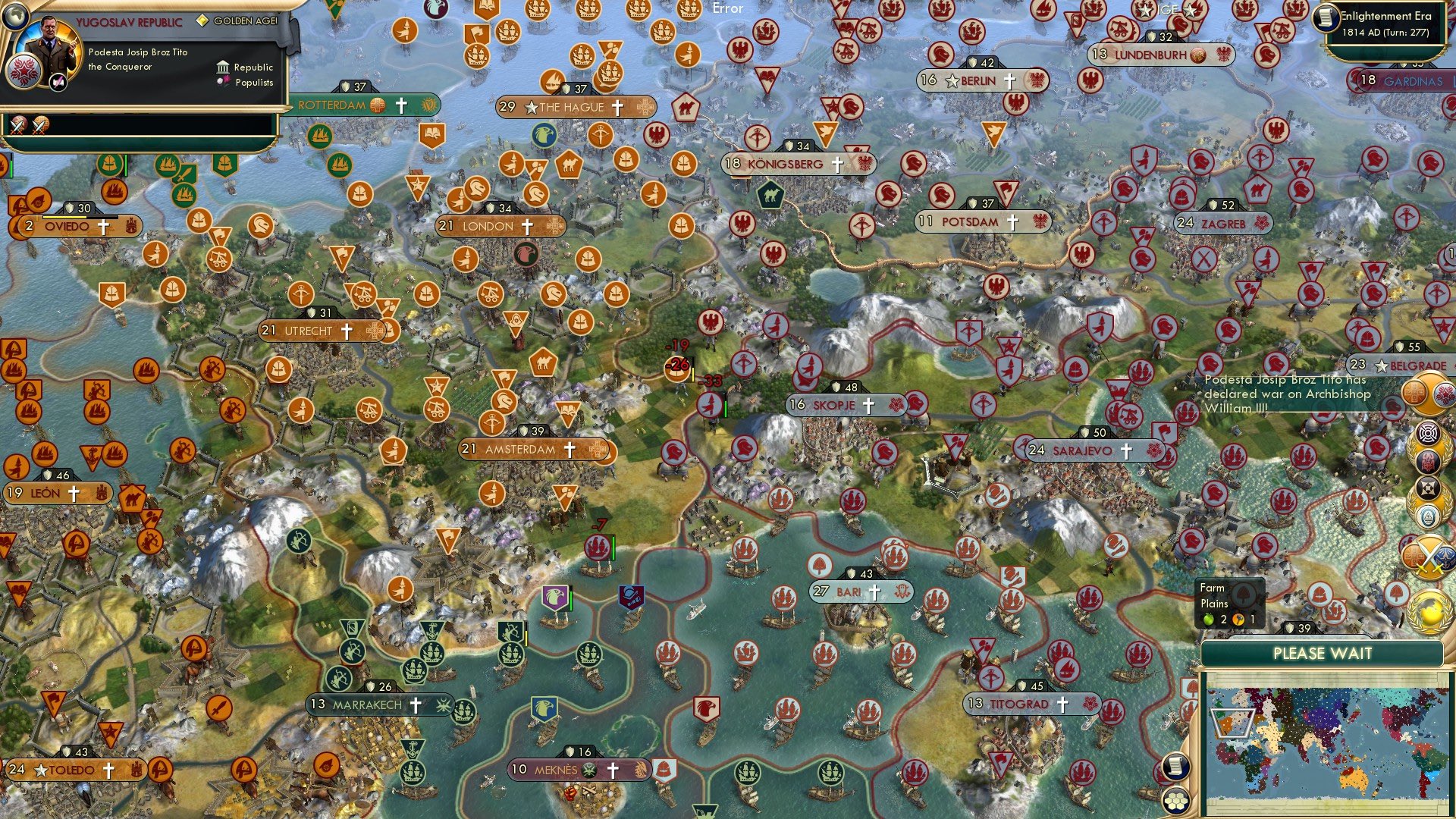Click the globe icon above the leader portrait
1456x819 pixels.
[15, 15]
